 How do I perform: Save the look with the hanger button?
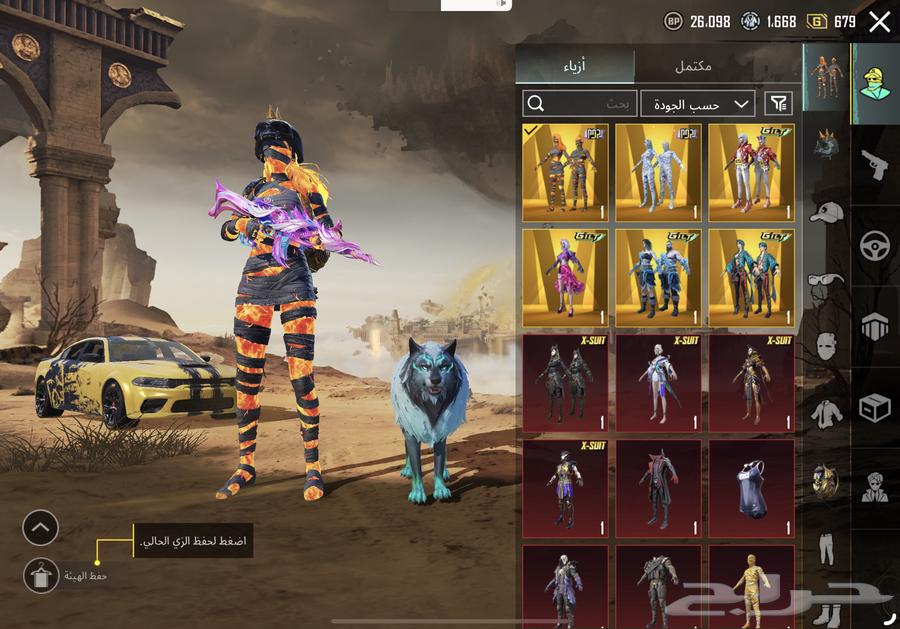point(41,575)
